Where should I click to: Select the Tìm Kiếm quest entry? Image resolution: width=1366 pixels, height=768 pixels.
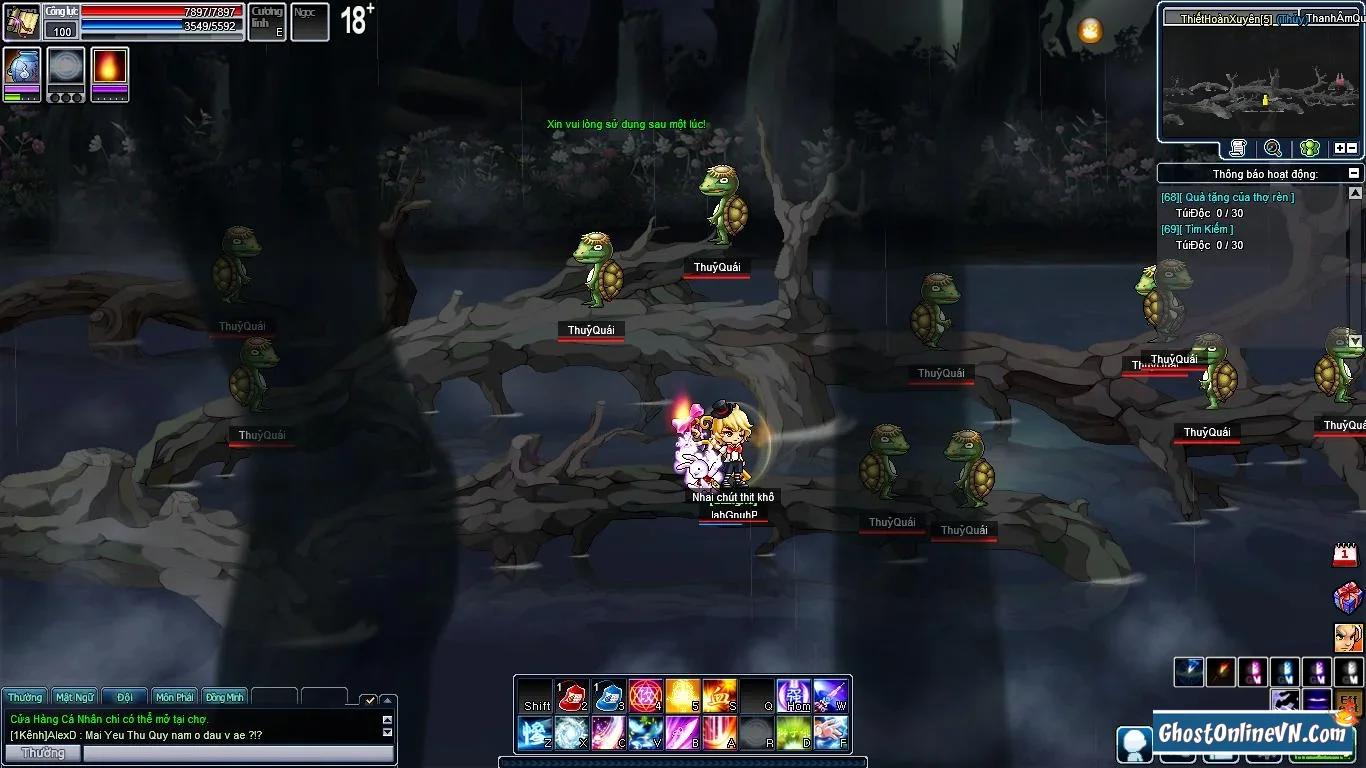coord(1196,230)
